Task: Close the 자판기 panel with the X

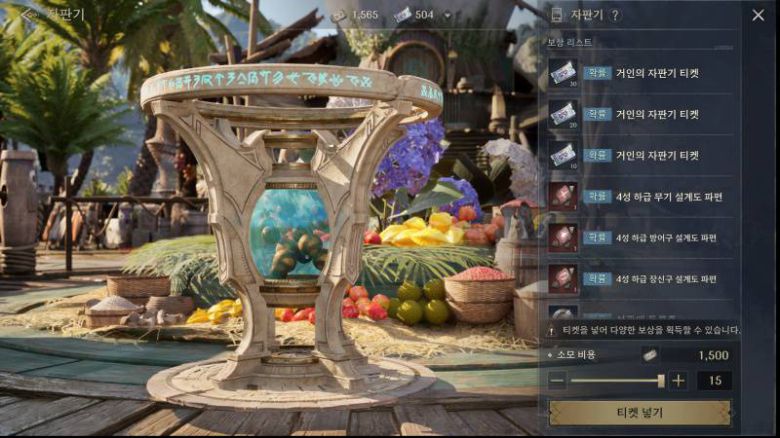Action: click(757, 15)
